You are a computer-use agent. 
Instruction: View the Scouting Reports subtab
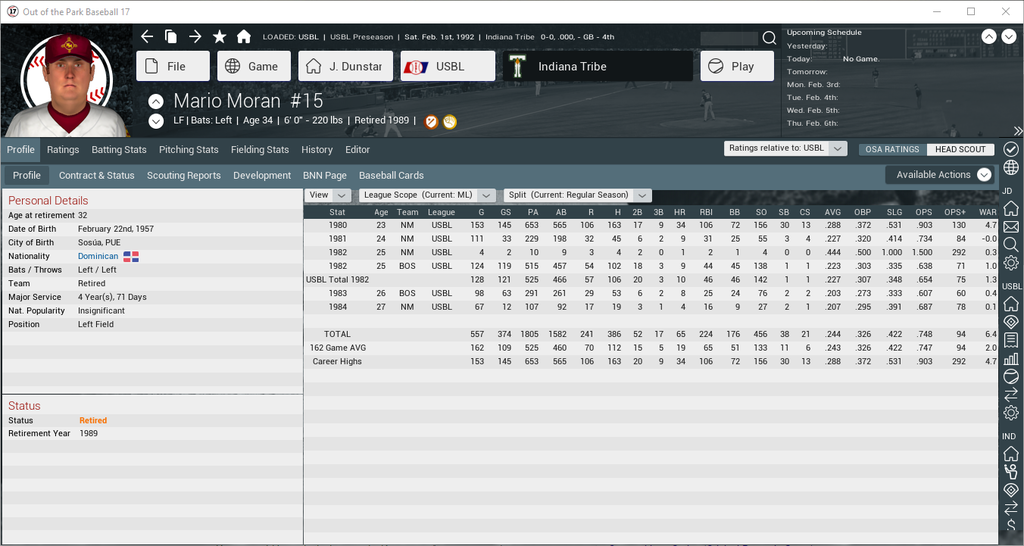(184, 175)
